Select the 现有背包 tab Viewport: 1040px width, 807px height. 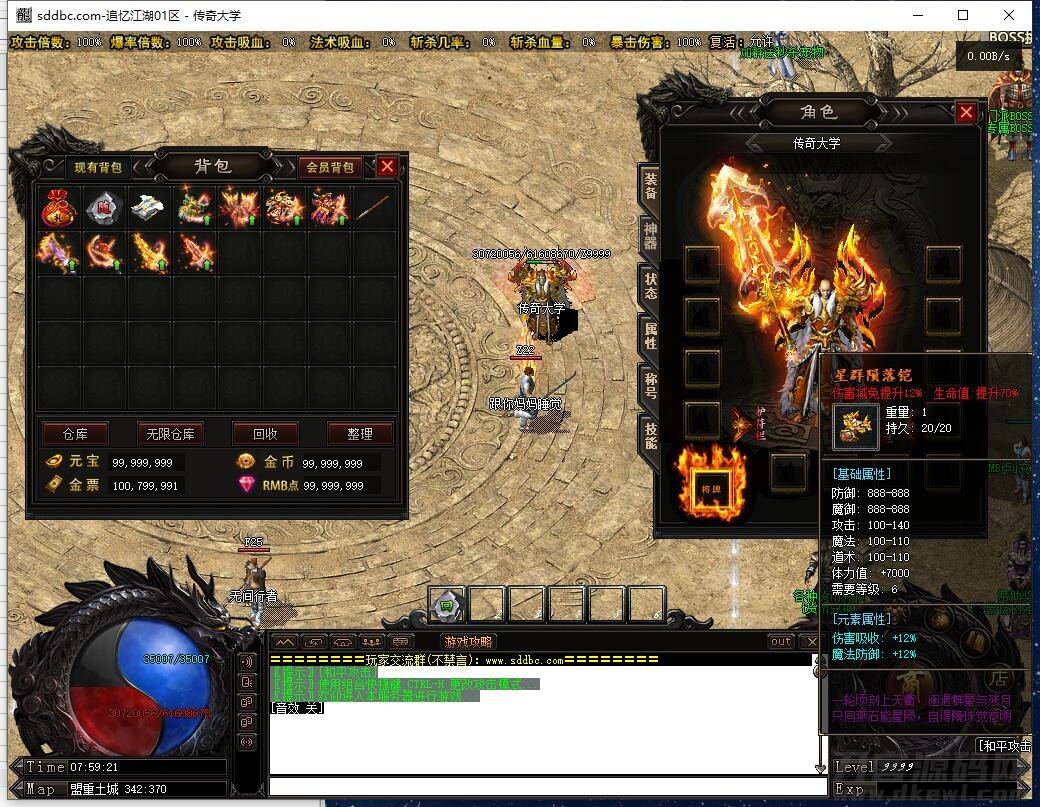click(99, 167)
